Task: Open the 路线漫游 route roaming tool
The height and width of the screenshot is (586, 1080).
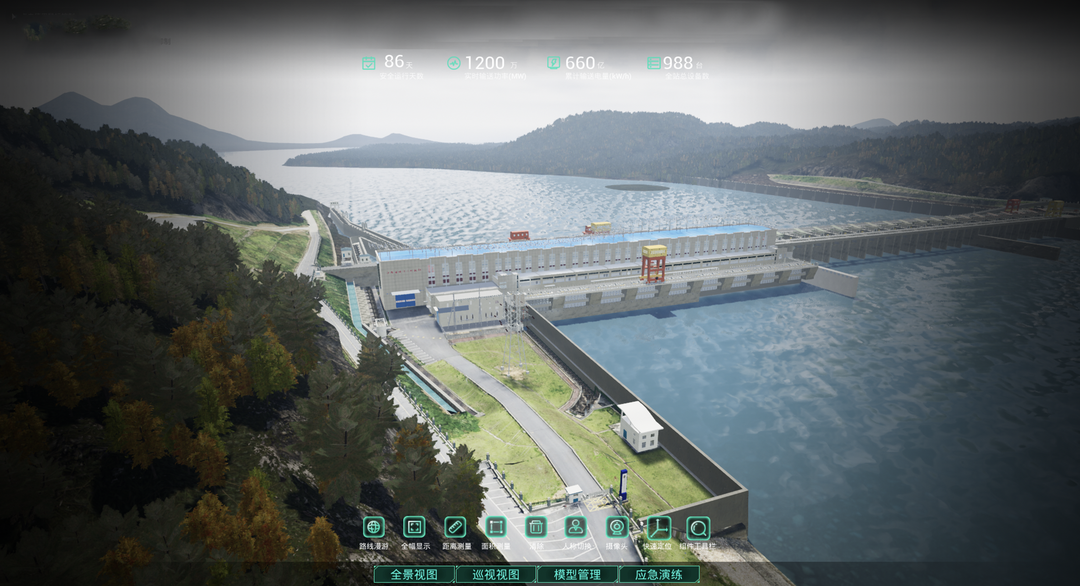Action: [x=373, y=527]
